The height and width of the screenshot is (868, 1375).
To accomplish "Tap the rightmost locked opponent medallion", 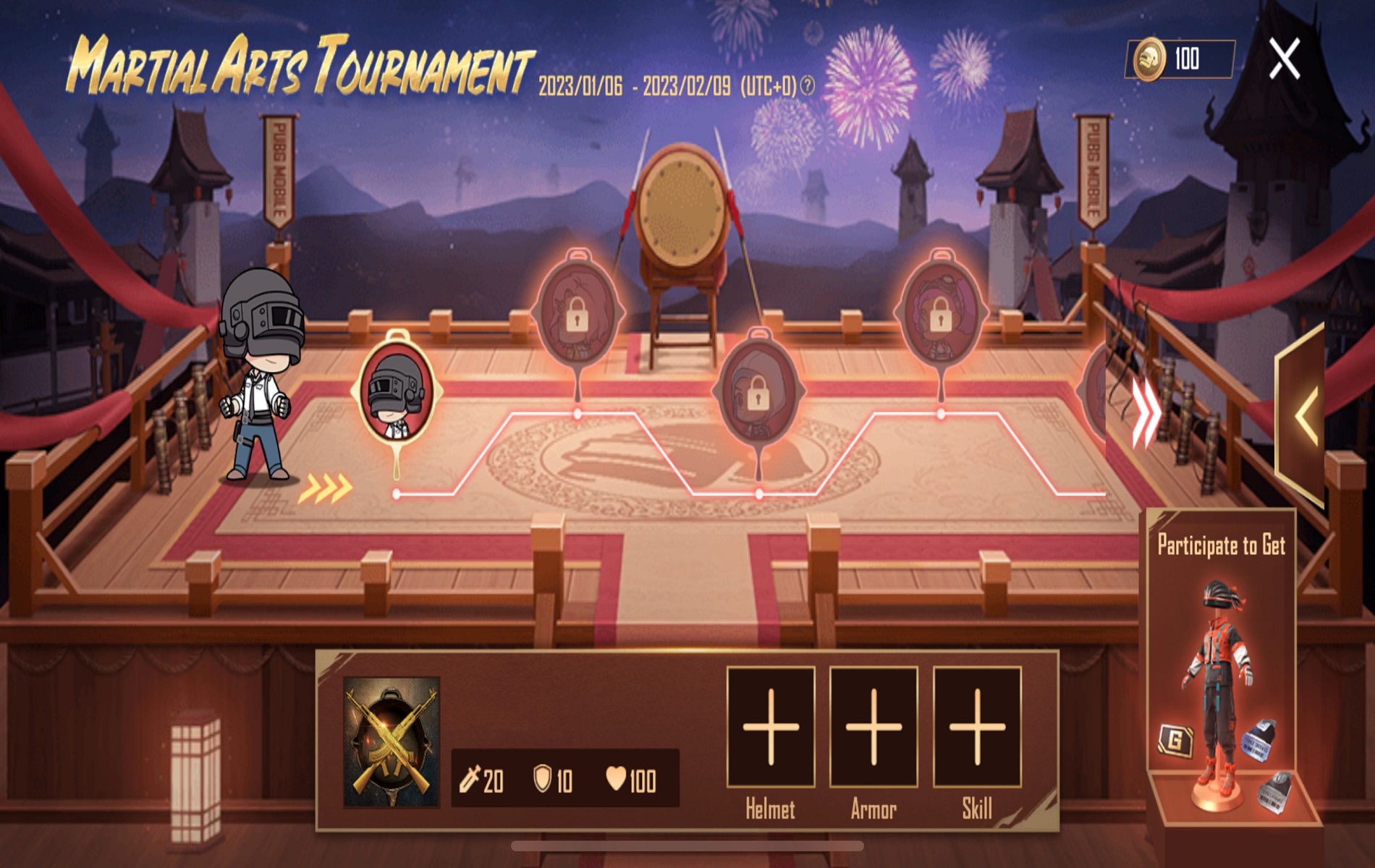I will coord(943,311).
